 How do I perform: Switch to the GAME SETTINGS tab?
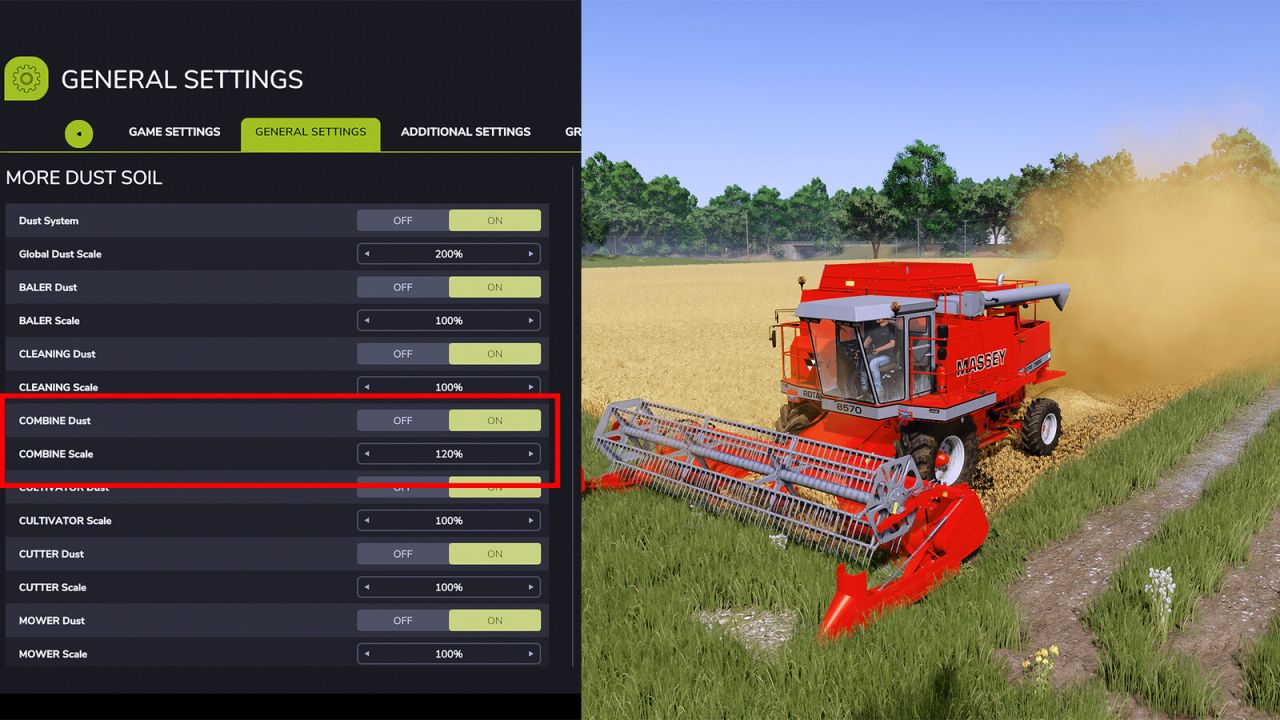point(174,131)
